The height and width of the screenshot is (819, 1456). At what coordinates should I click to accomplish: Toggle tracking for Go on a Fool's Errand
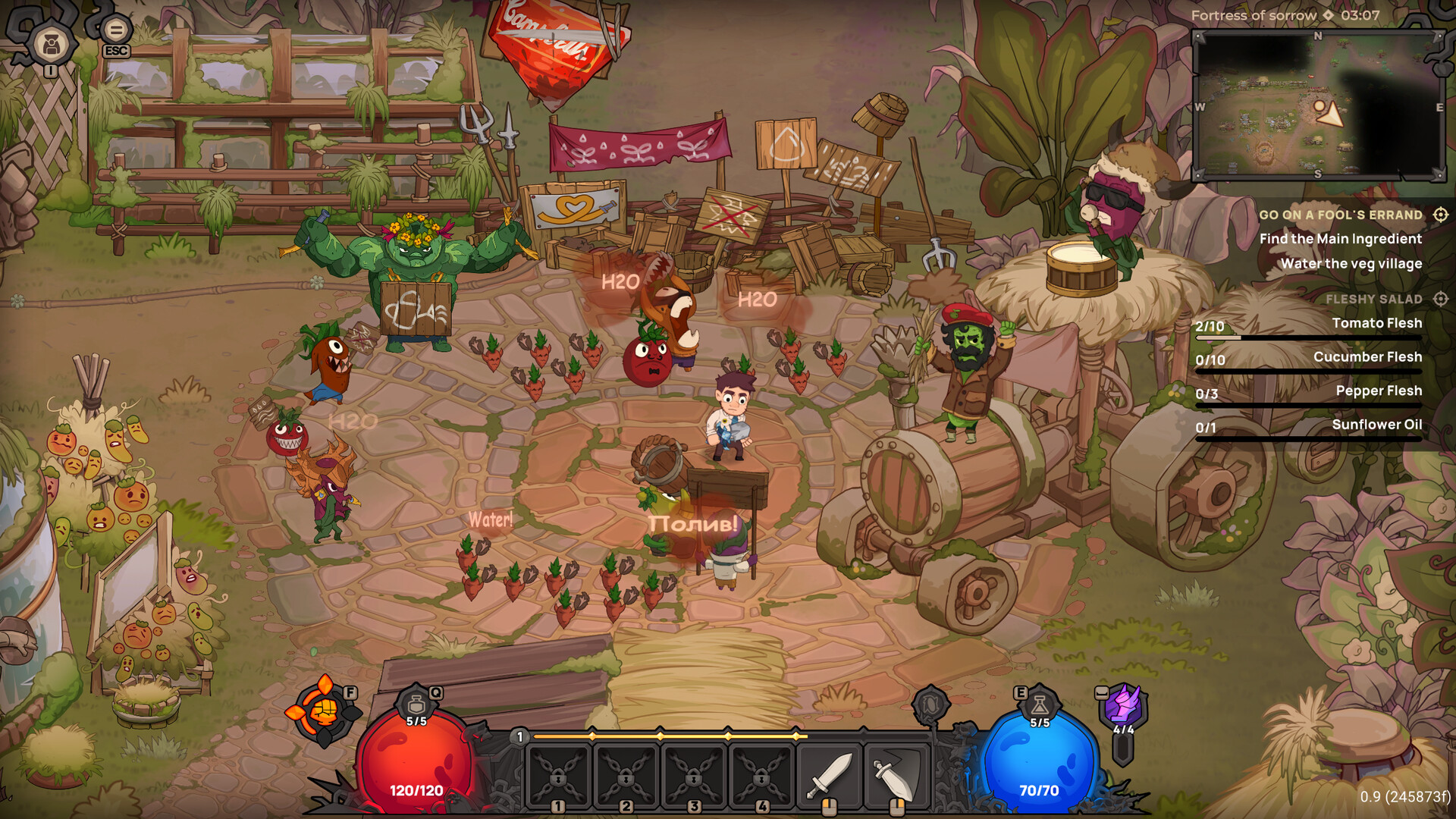click(x=1440, y=215)
